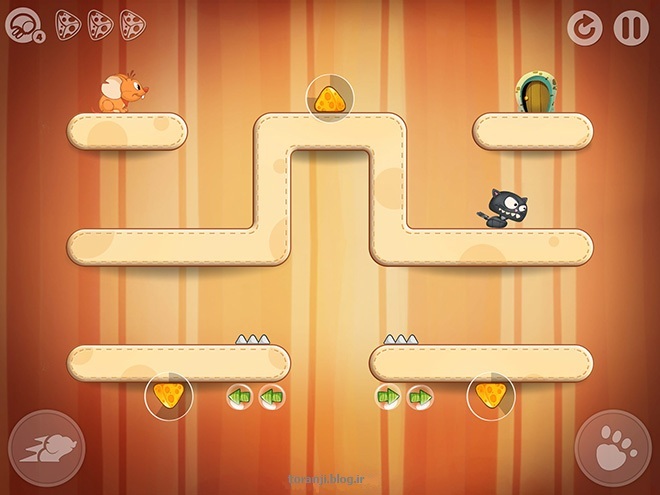Tap the paw print action button
The image size is (660, 495).
(x=613, y=449)
